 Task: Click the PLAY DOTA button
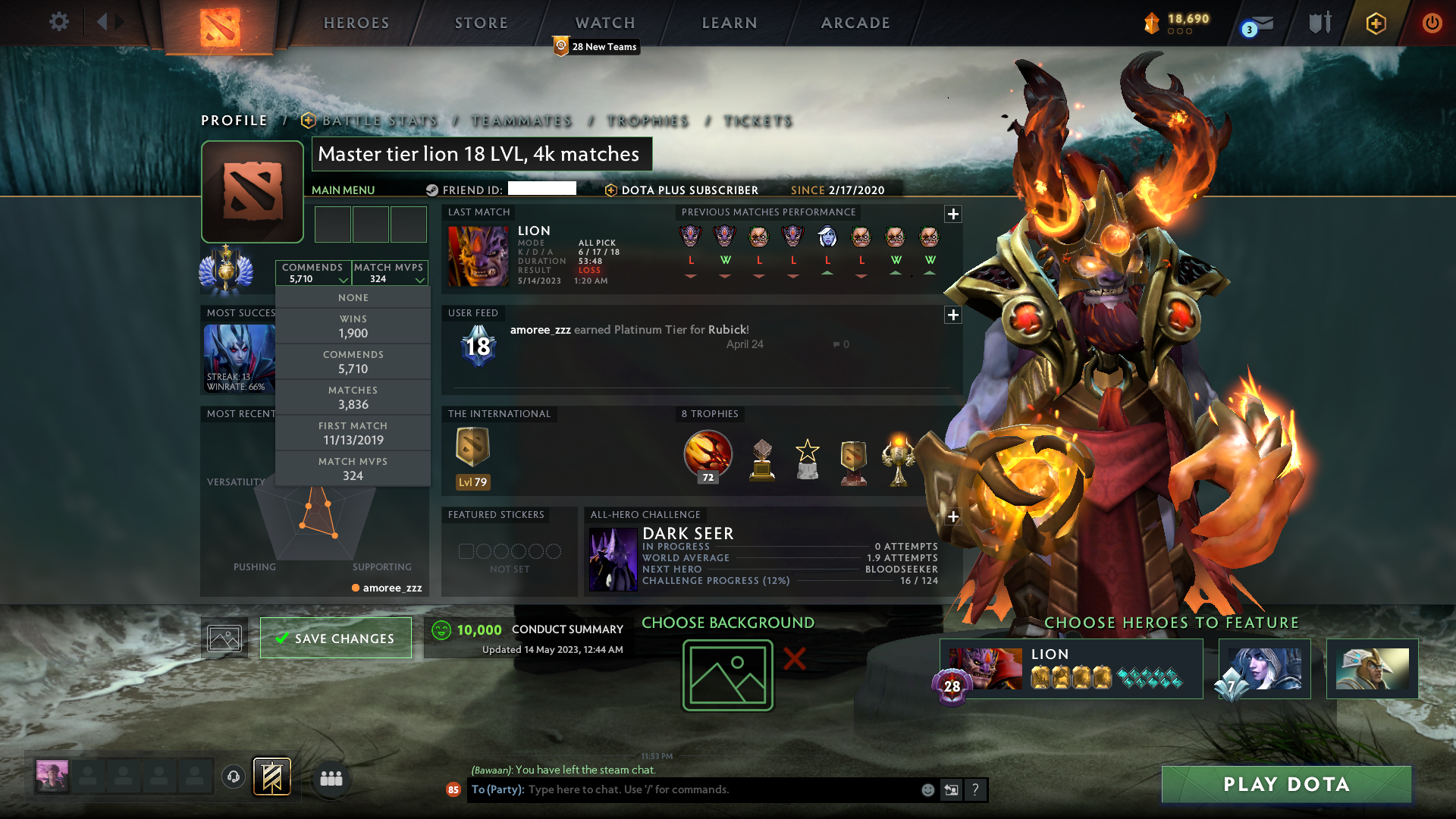(x=1285, y=784)
